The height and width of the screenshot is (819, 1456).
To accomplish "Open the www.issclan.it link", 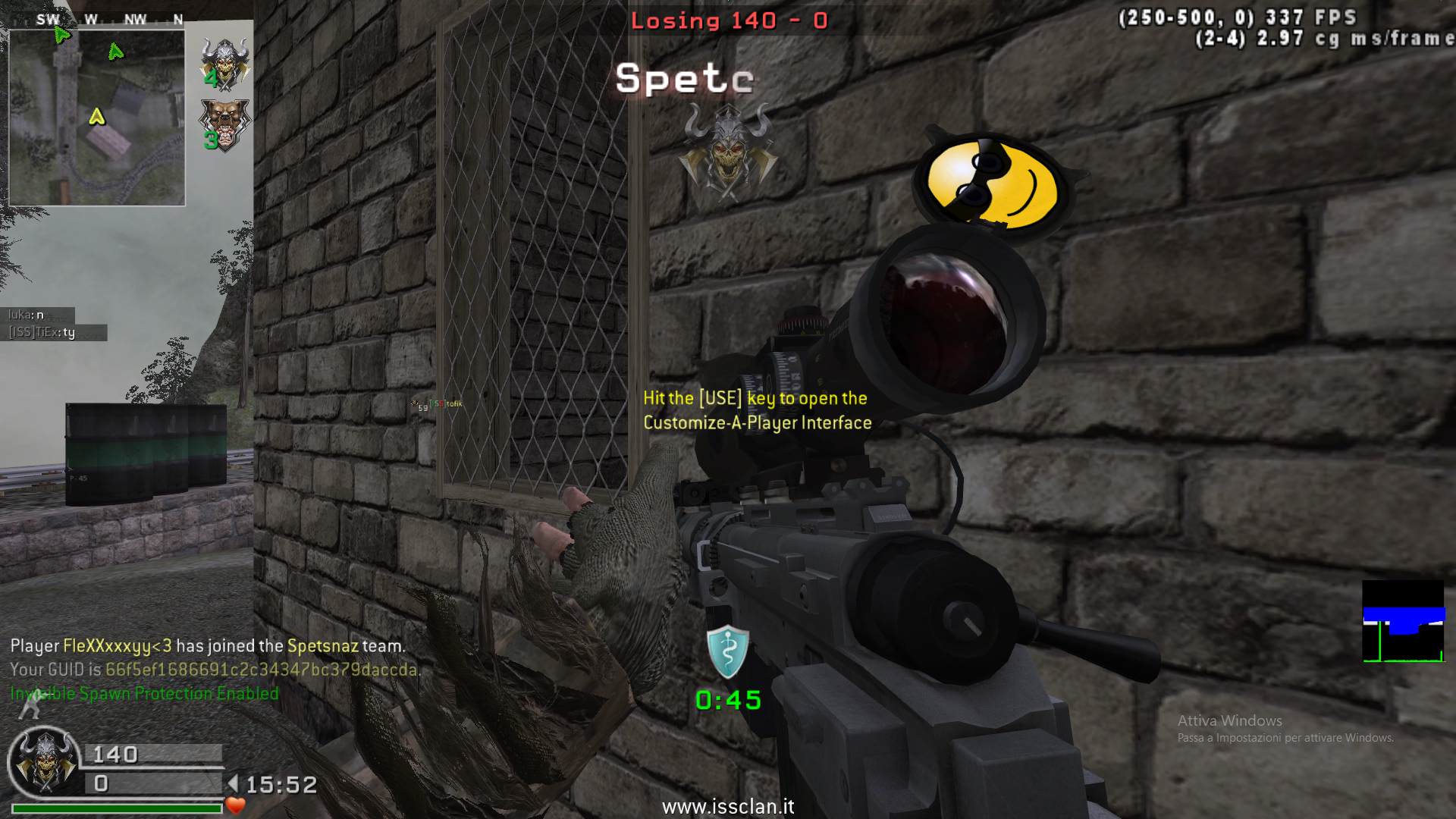I will [728, 806].
